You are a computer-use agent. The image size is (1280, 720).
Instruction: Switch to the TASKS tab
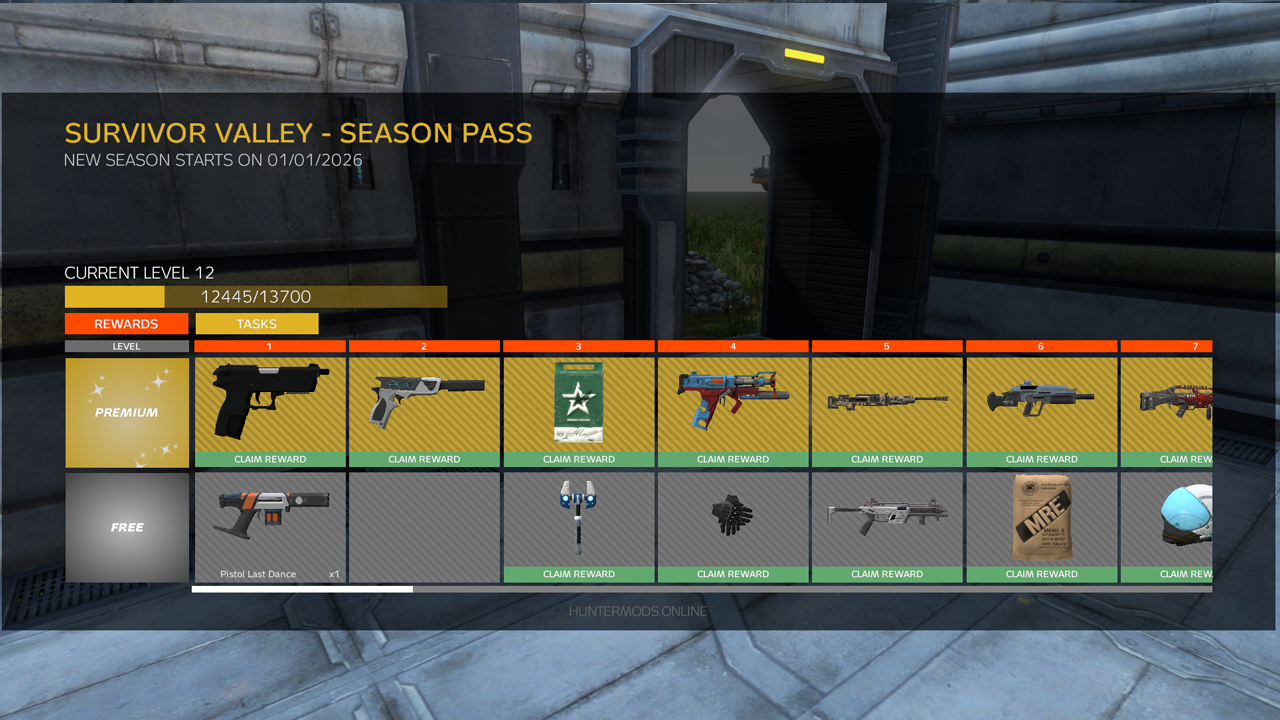[x=256, y=323]
